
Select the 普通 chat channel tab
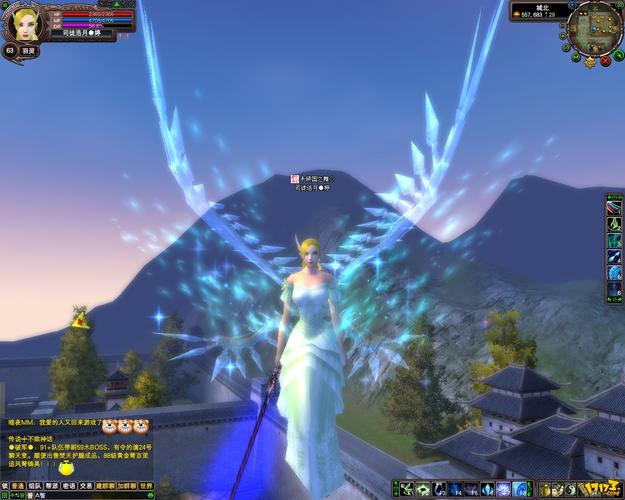click(18, 484)
